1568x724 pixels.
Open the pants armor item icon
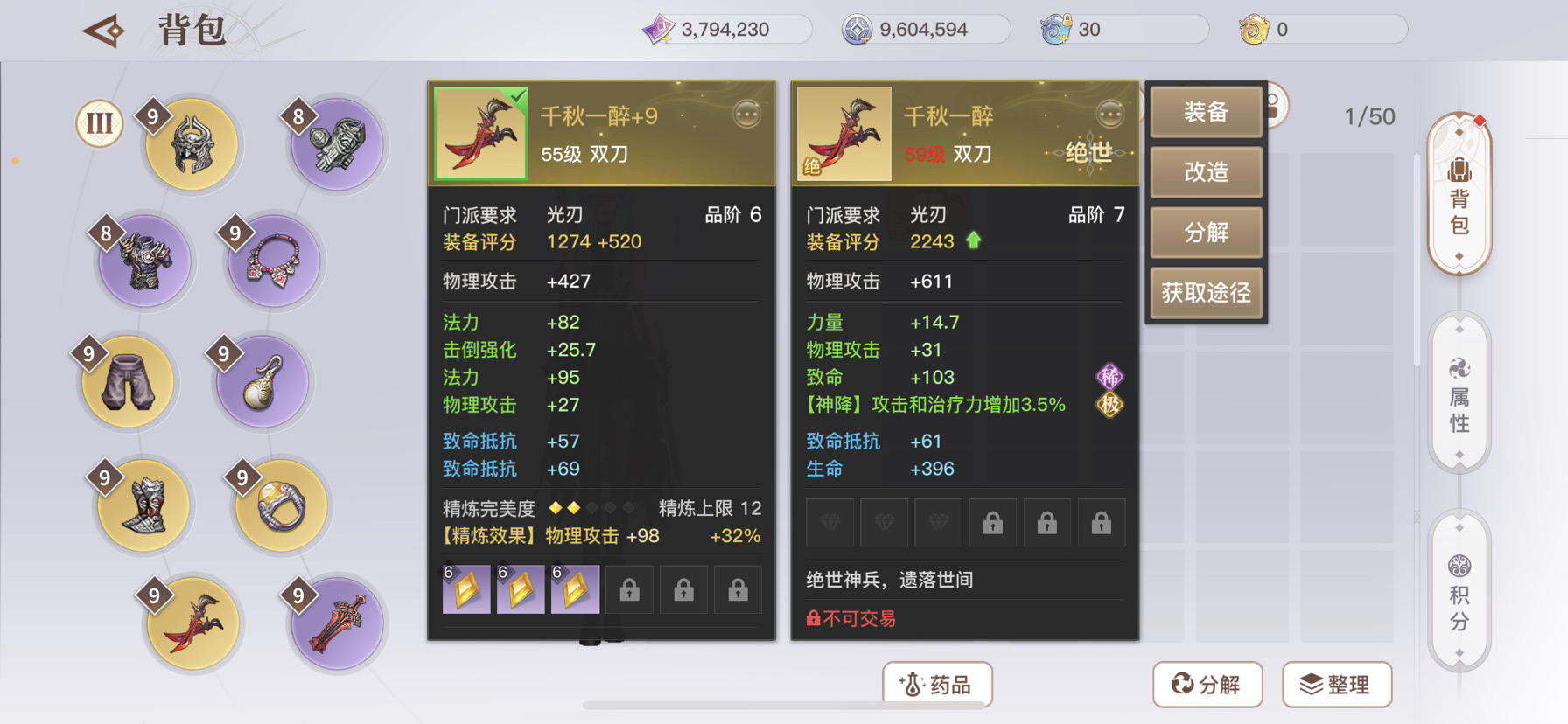[127, 382]
